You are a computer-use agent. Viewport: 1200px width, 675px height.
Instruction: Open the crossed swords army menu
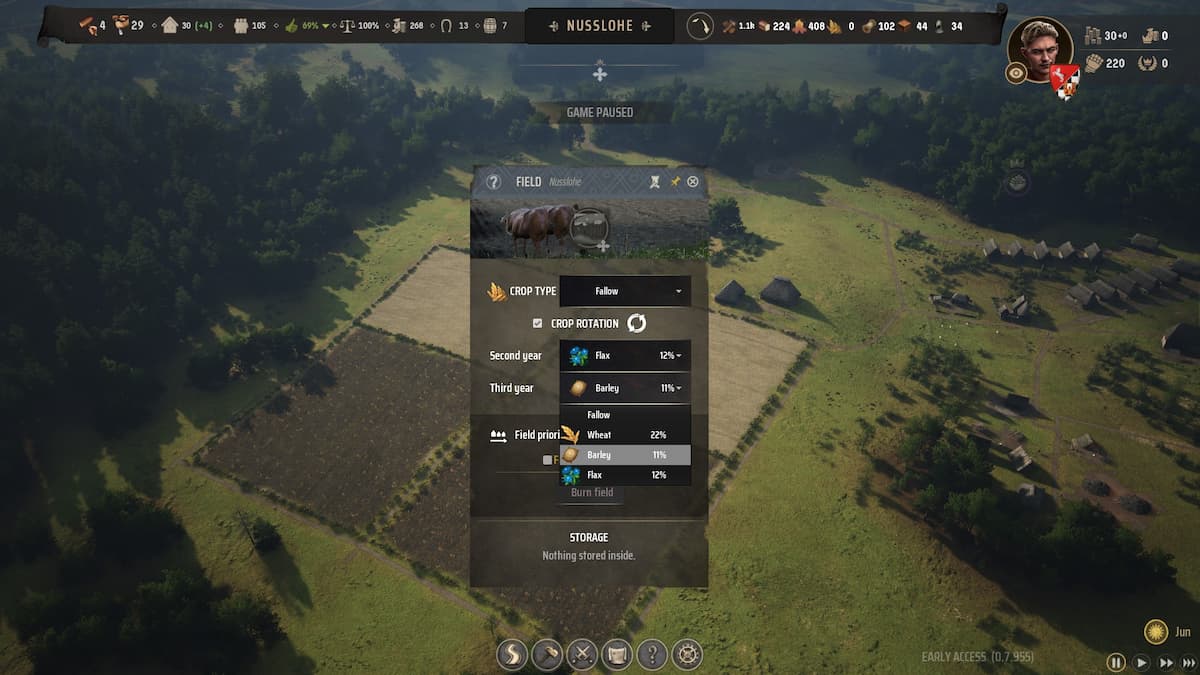coord(583,655)
